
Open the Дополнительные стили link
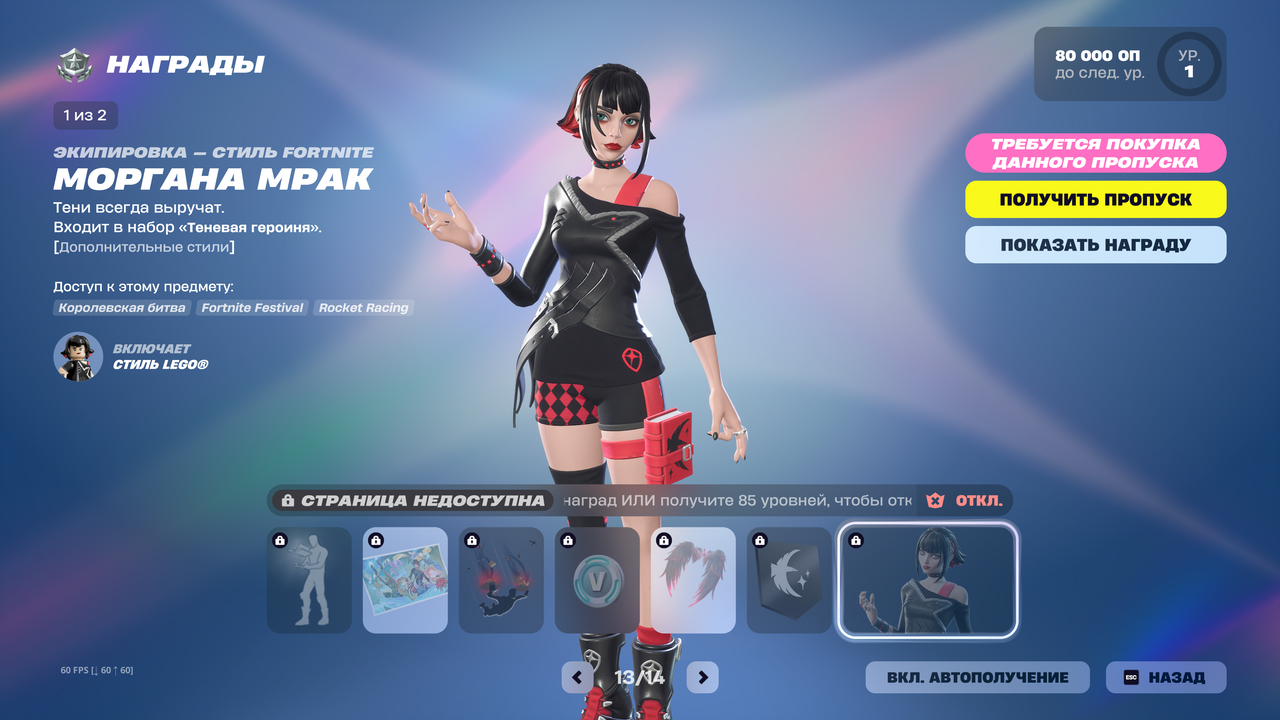145,246
